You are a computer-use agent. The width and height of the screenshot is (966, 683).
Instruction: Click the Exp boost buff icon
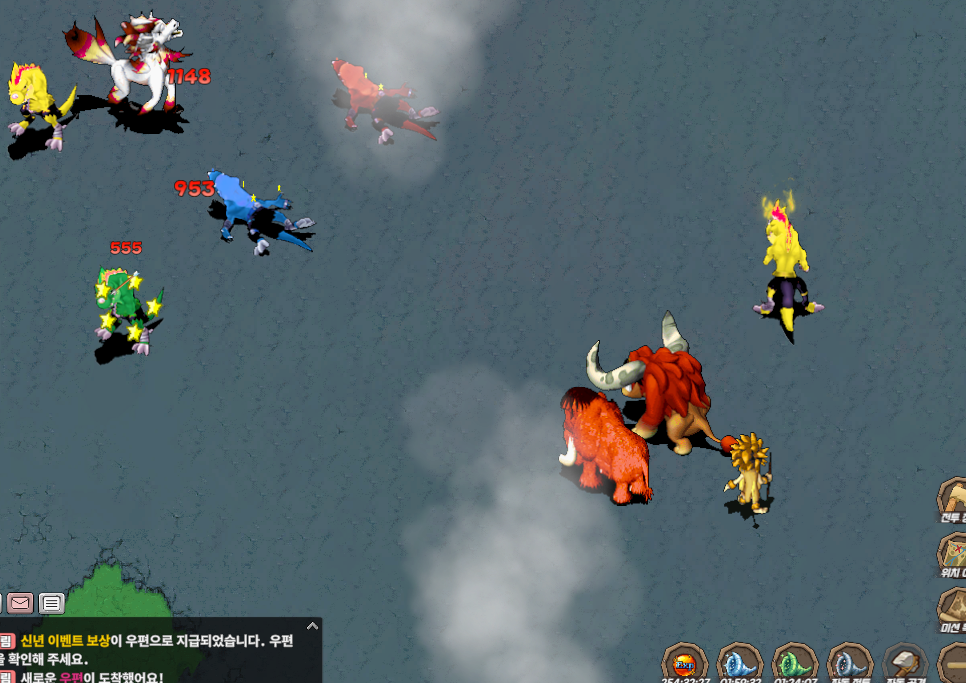click(x=685, y=664)
